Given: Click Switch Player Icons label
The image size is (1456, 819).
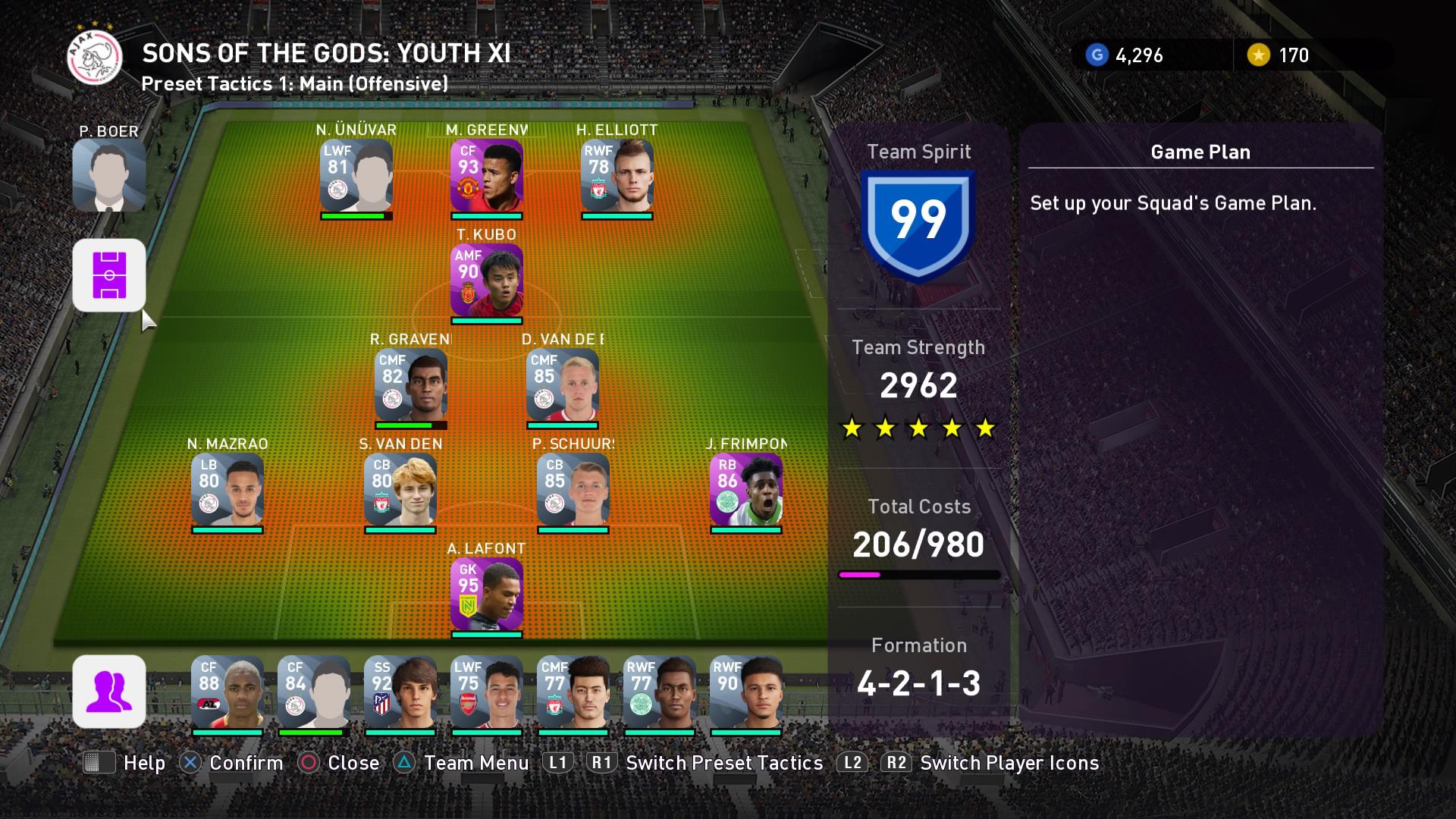Looking at the screenshot, I should point(1009,763).
